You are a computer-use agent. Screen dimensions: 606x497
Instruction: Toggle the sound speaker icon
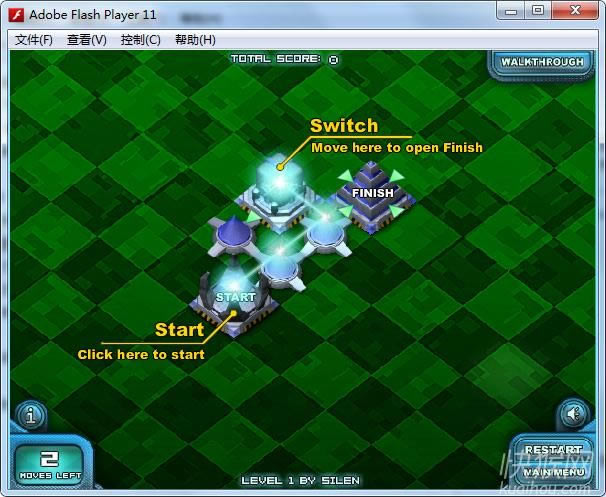[573, 414]
